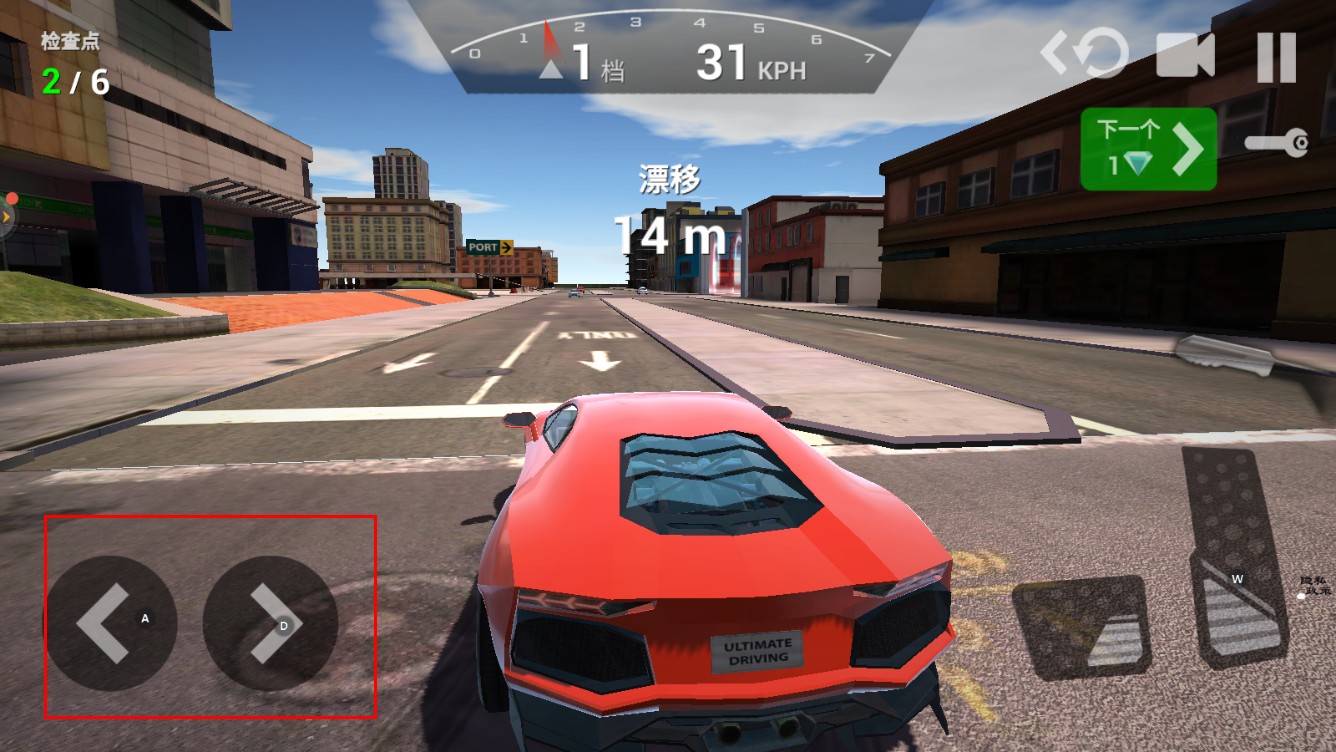Tap the brake pedal
The height and width of the screenshot is (752, 1336).
[1081, 627]
